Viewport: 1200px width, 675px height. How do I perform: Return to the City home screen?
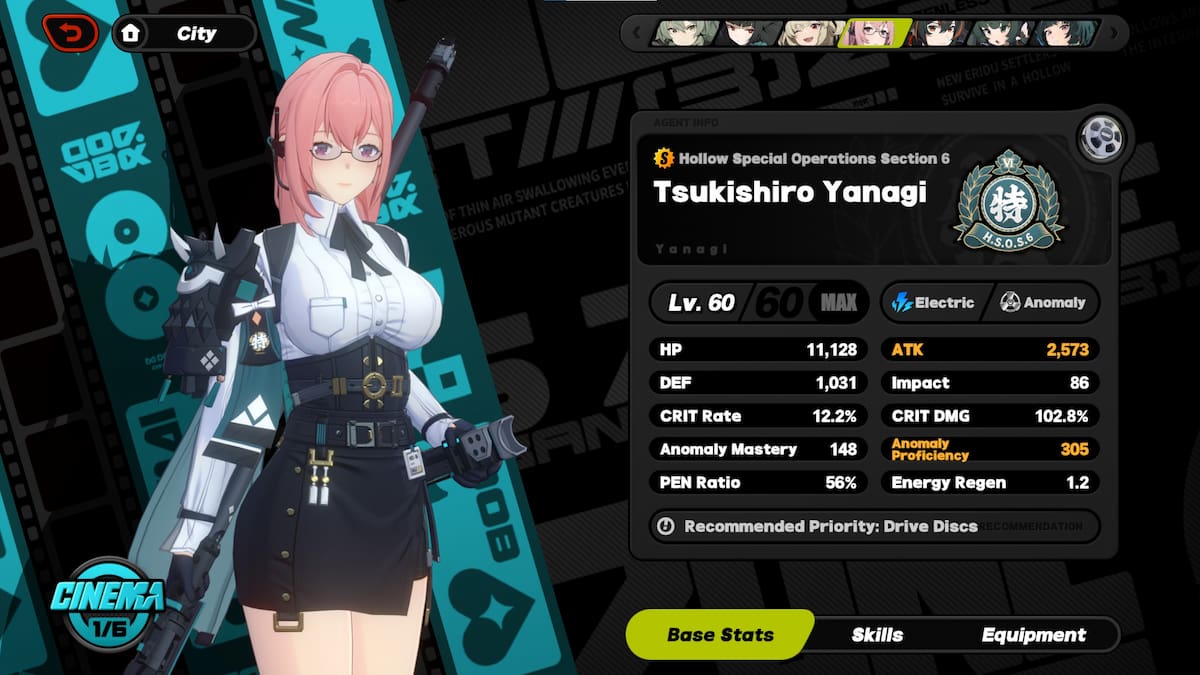(x=183, y=33)
